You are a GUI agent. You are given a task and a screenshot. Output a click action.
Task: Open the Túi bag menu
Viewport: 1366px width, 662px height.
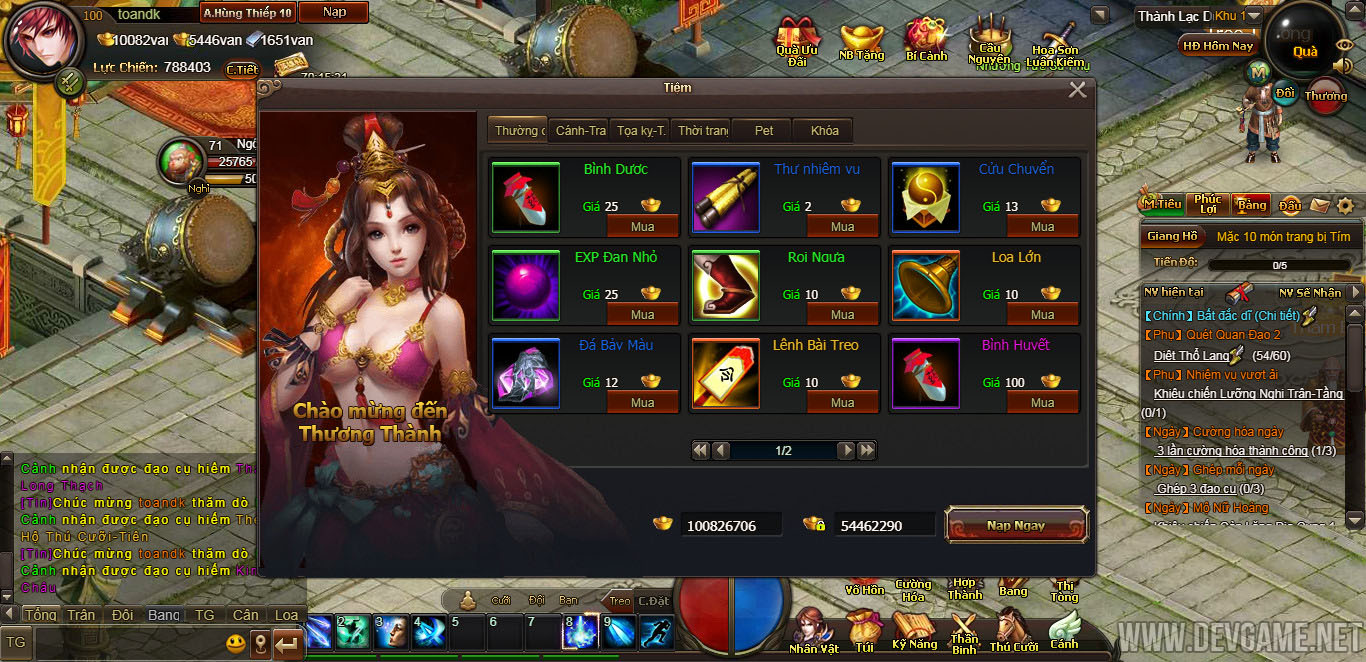pyautogui.click(x=863, y=632)
